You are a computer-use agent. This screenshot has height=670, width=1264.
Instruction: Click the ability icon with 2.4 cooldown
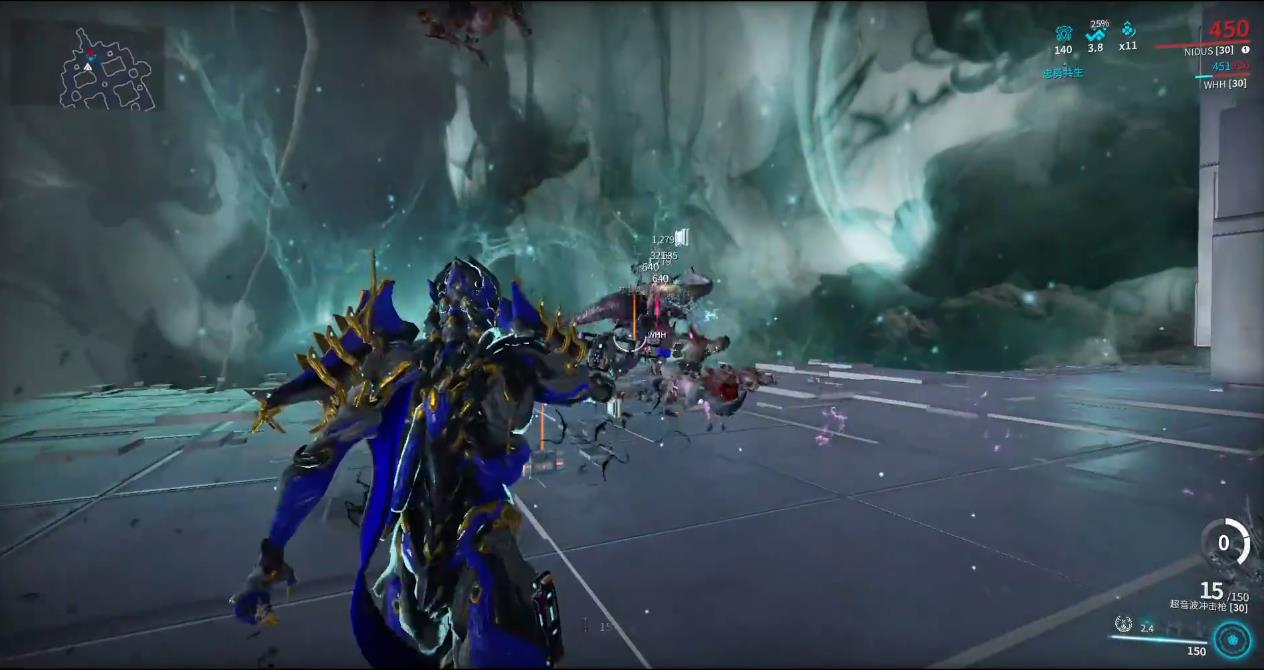(1124, 625)
